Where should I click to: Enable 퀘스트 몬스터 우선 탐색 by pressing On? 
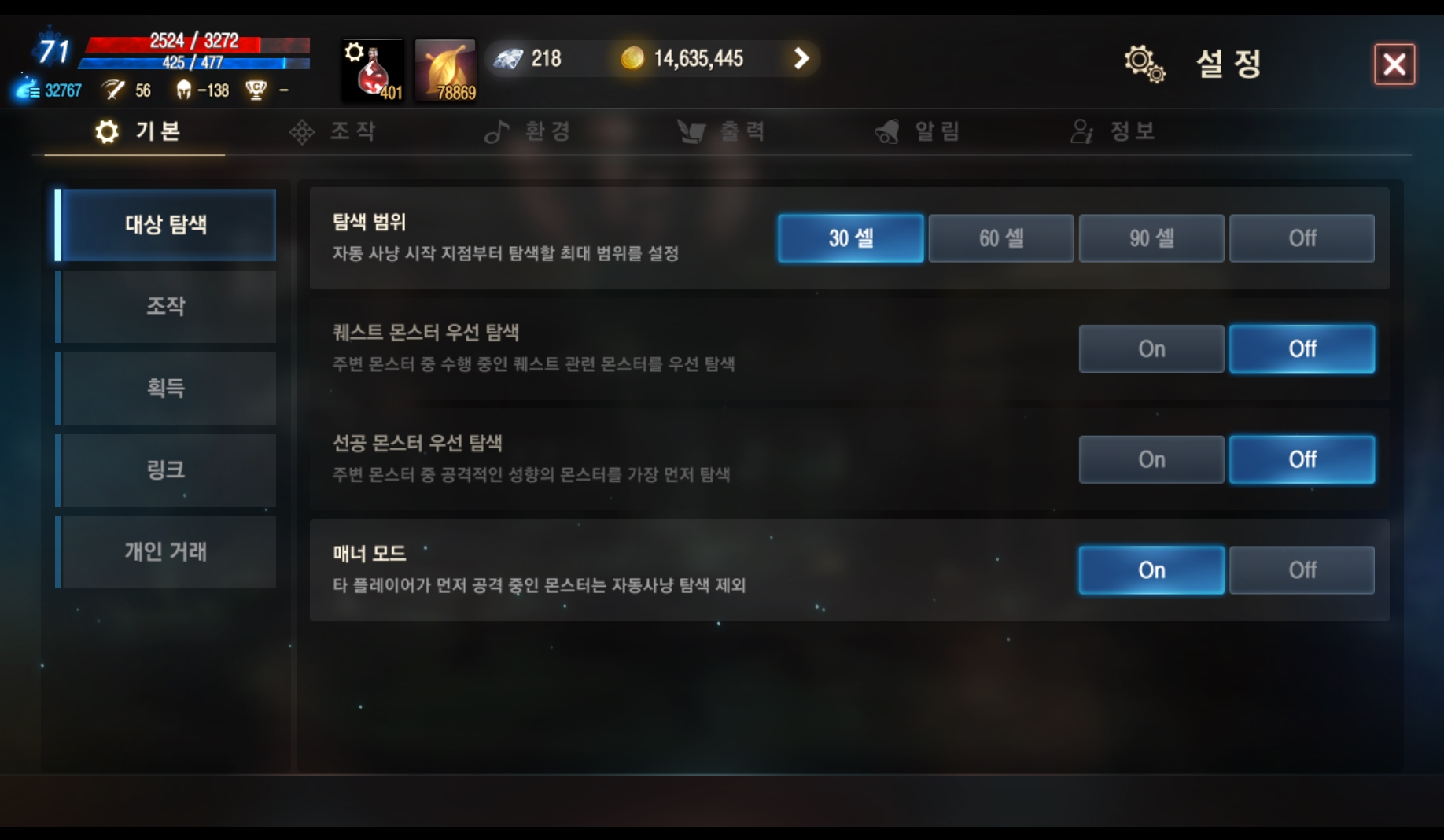pyautogui.click(x=1151, y=348)
